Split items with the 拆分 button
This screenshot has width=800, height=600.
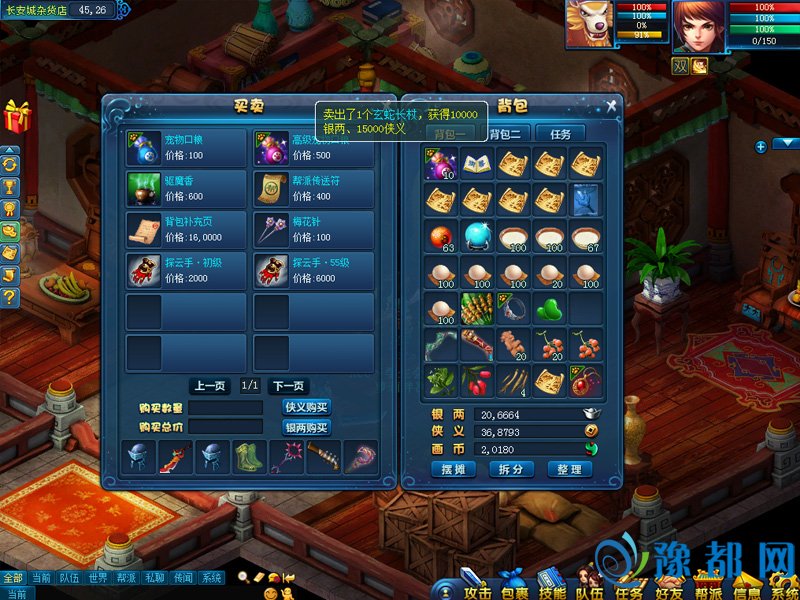511,470
